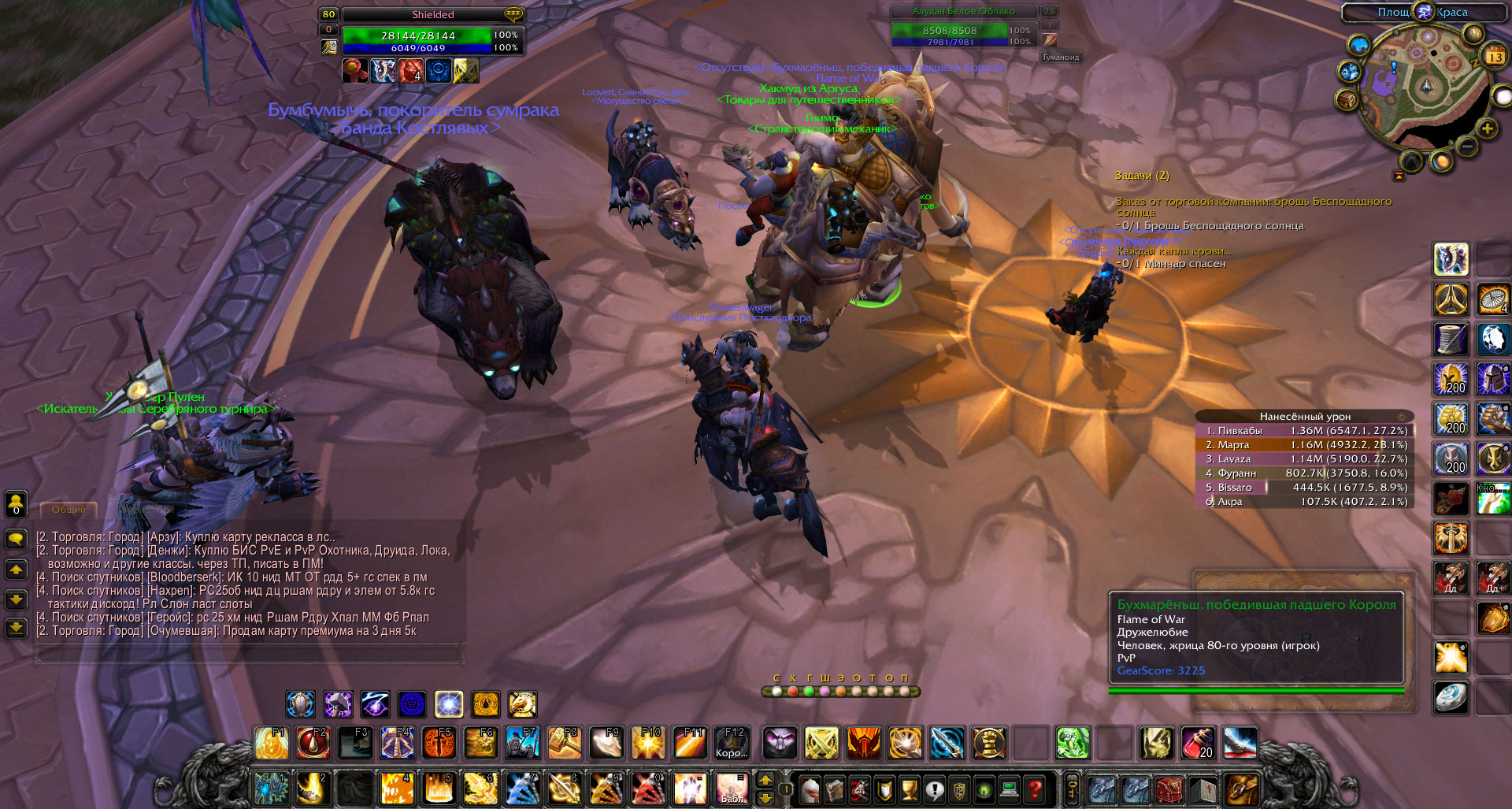Screen dimensions: 1512x809
Task: Click the quest tracker header Задачи (2)
Action: pyautogui.click(x=1142, y=175)
